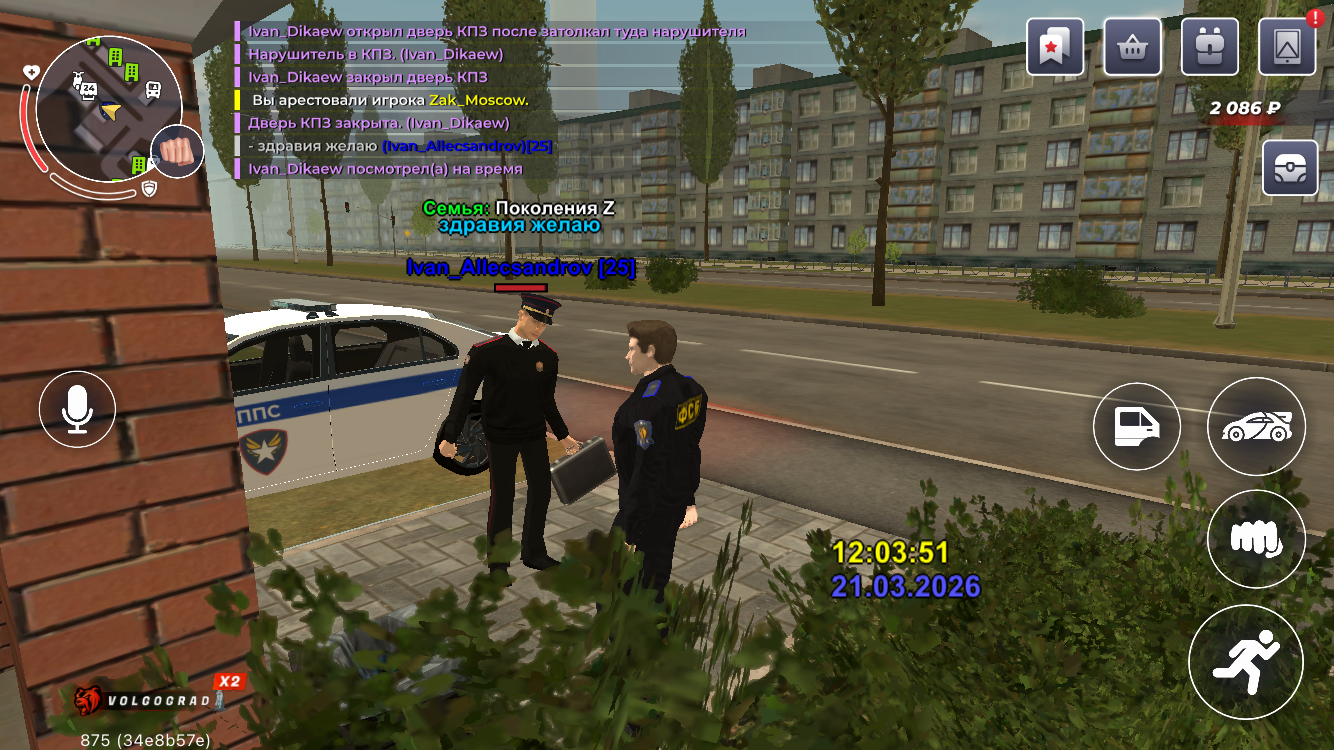This screenshot has width=1334, height=750.
Task: Open the backpack inventory
Action: pos(1210,47)
